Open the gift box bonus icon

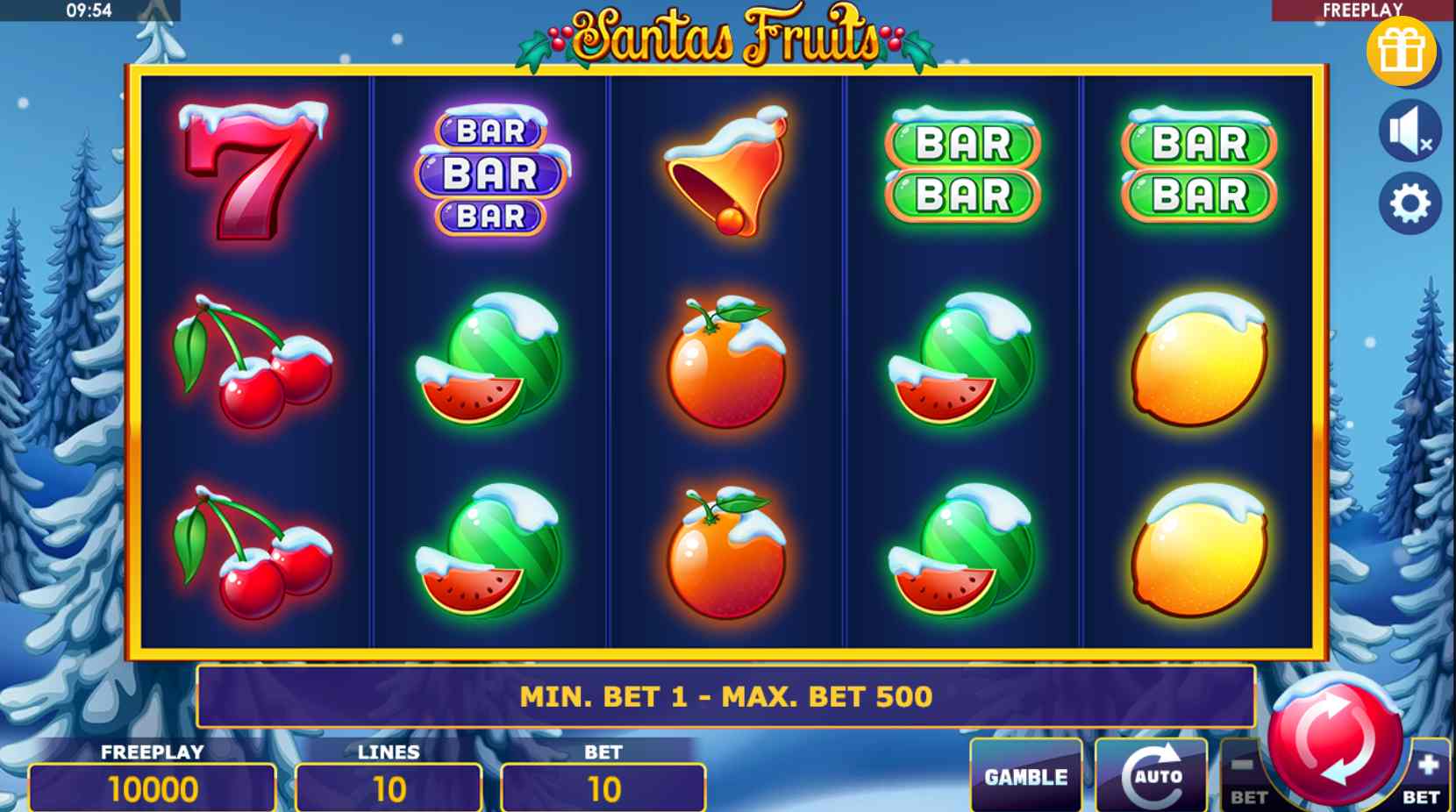point(1401,50)
